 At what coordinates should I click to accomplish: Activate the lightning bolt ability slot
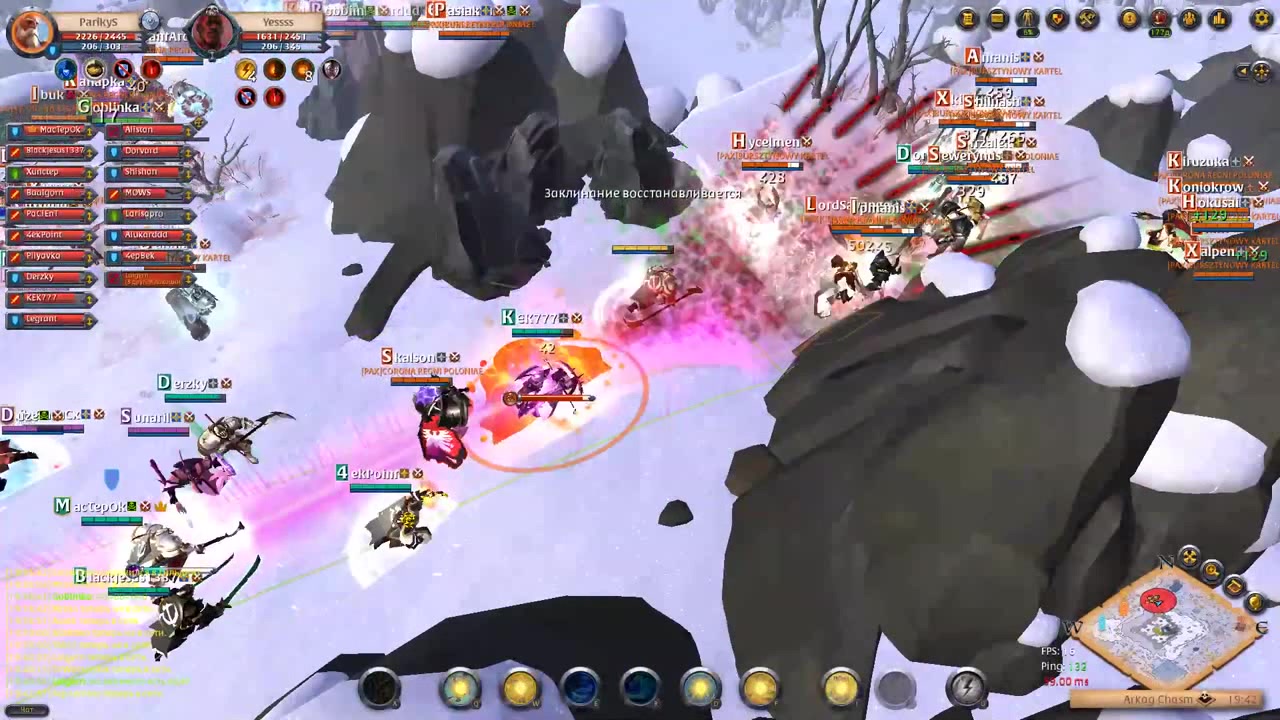tap(966, 687)
